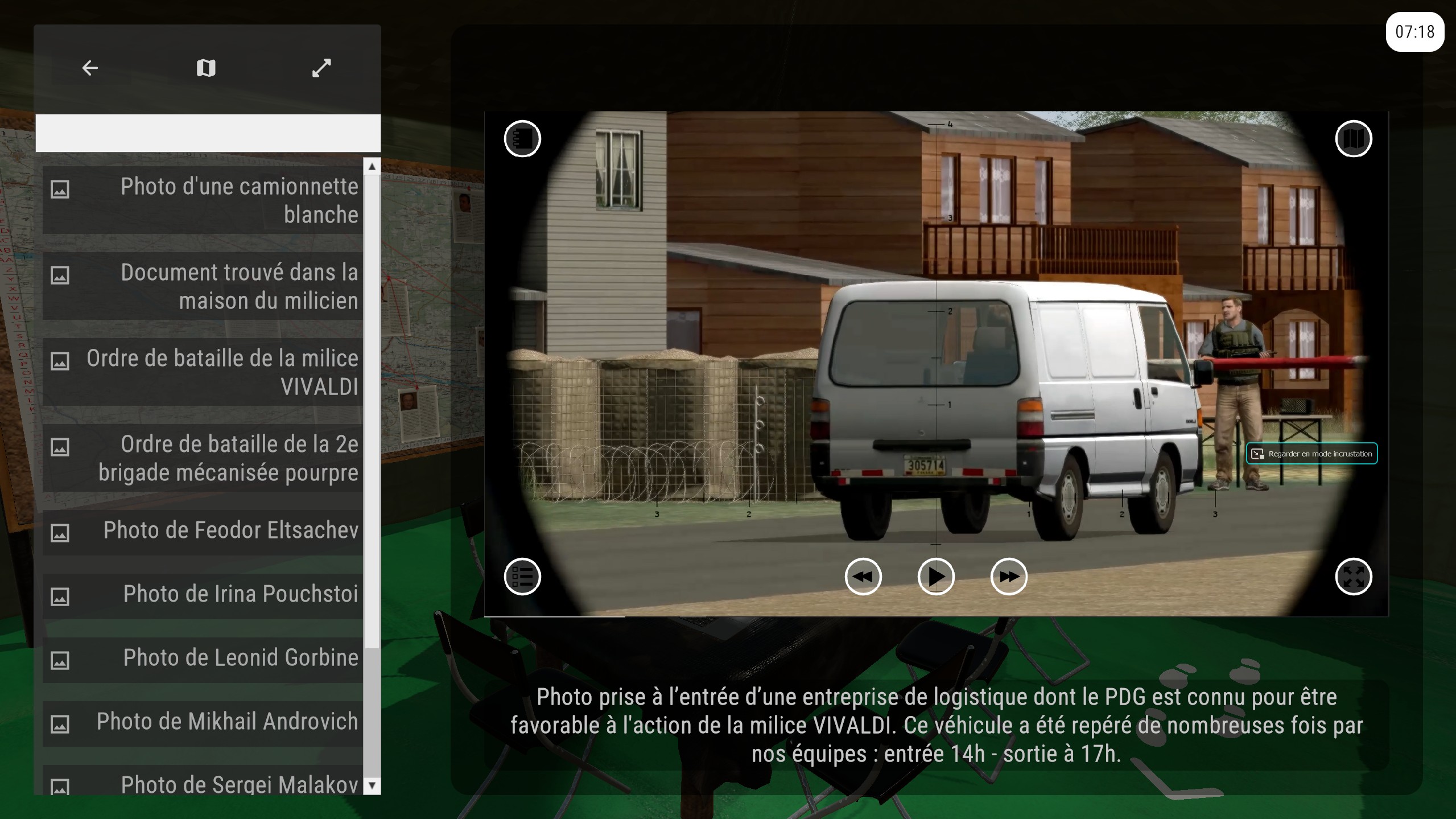1456x819 pixels.
Task: Select "Photo de Sergei Malakov" entry
Action: [x=203, y=784]
